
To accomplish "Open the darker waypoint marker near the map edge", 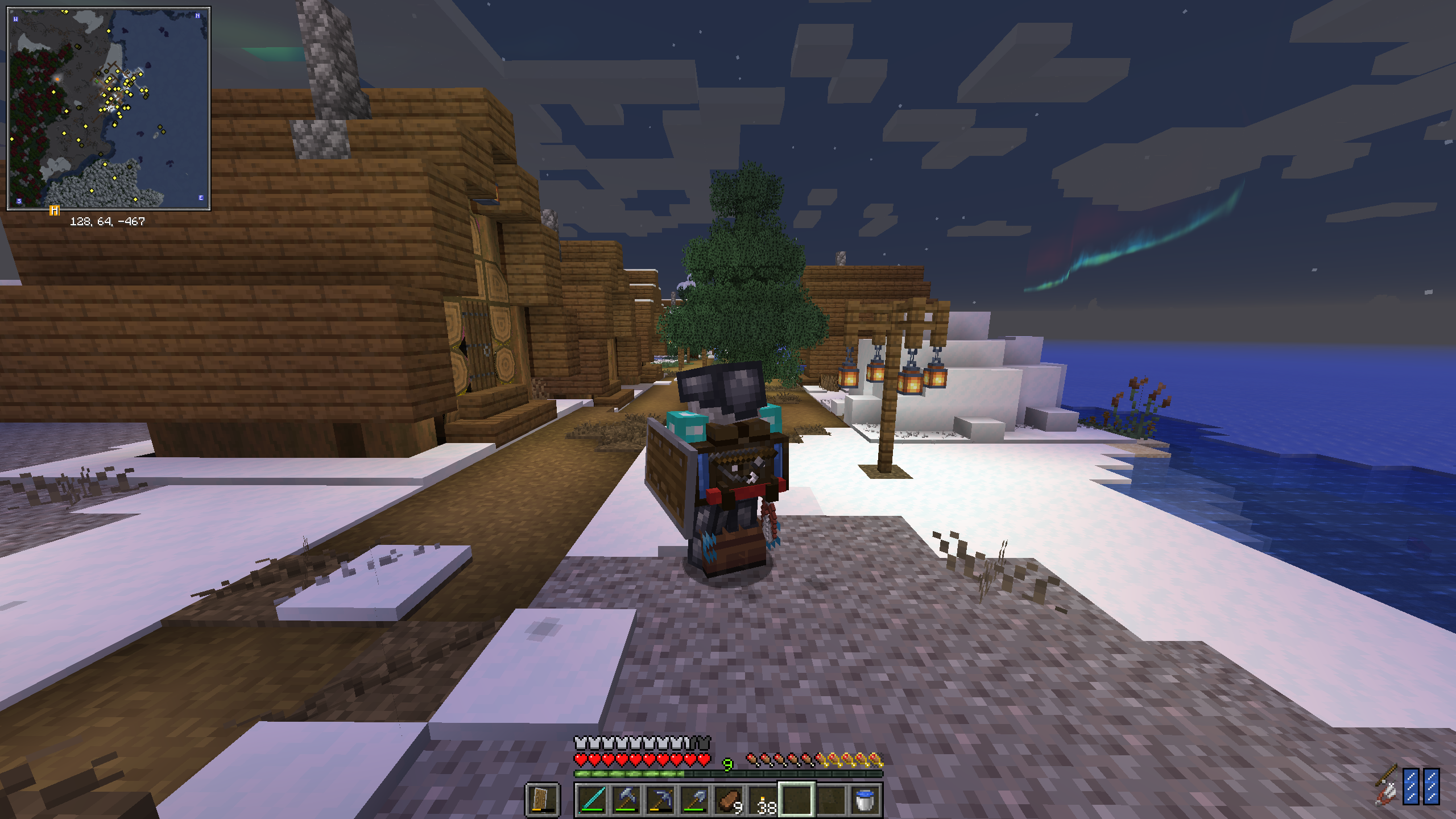I will [x=78, y=46].
